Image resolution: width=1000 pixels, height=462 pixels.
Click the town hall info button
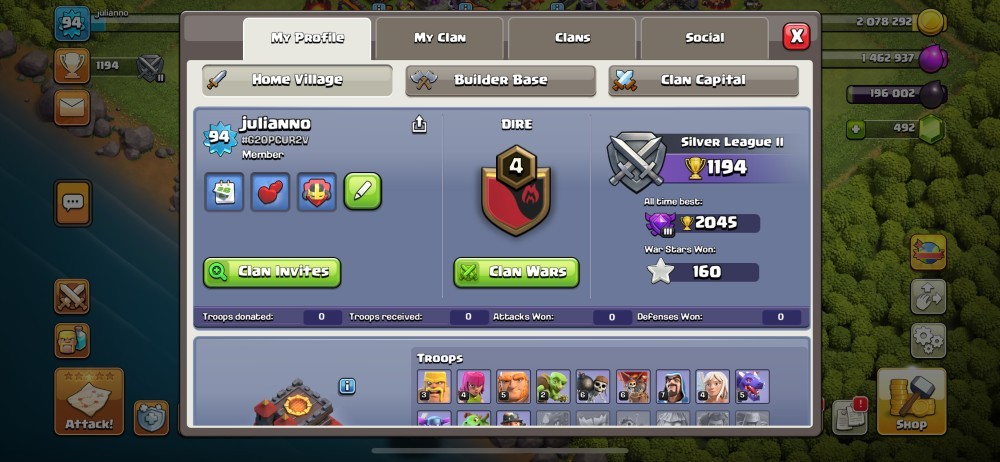coord(347,386)
